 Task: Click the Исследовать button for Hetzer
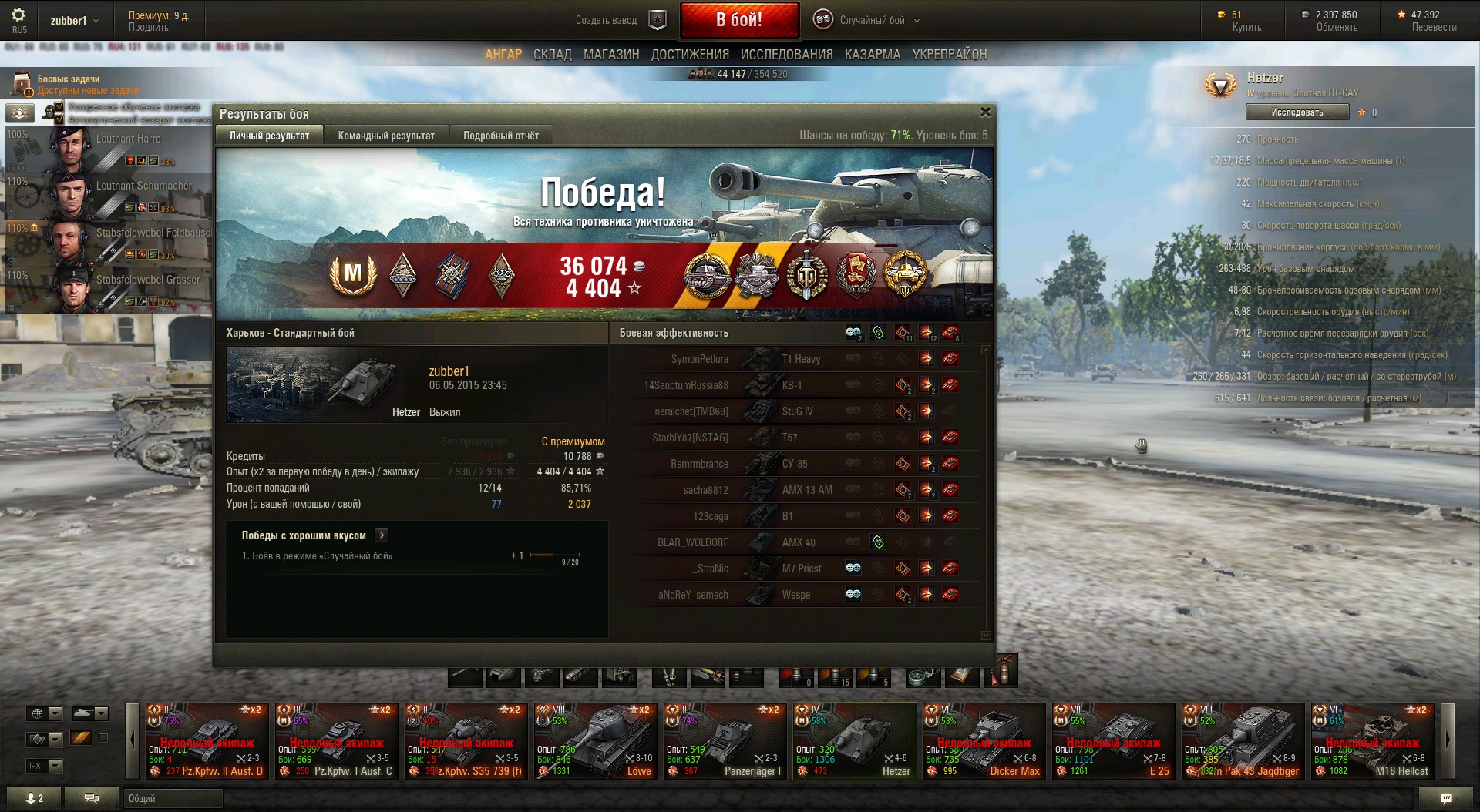tap(1297, 112)
